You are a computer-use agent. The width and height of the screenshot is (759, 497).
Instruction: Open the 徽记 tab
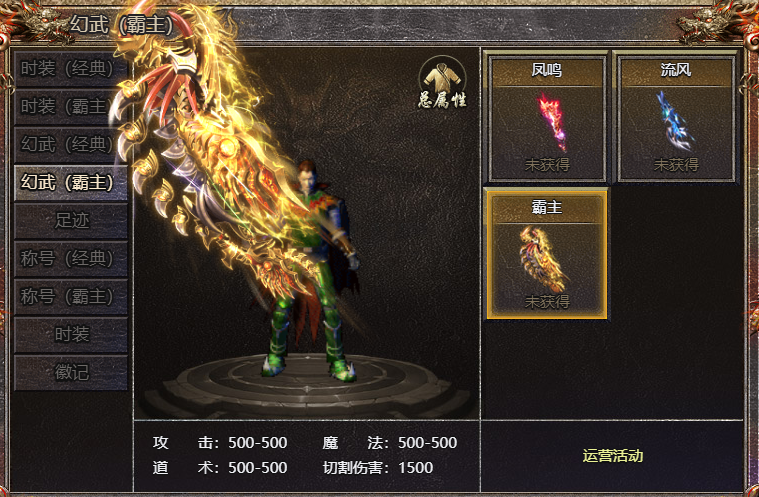[71, 372]
